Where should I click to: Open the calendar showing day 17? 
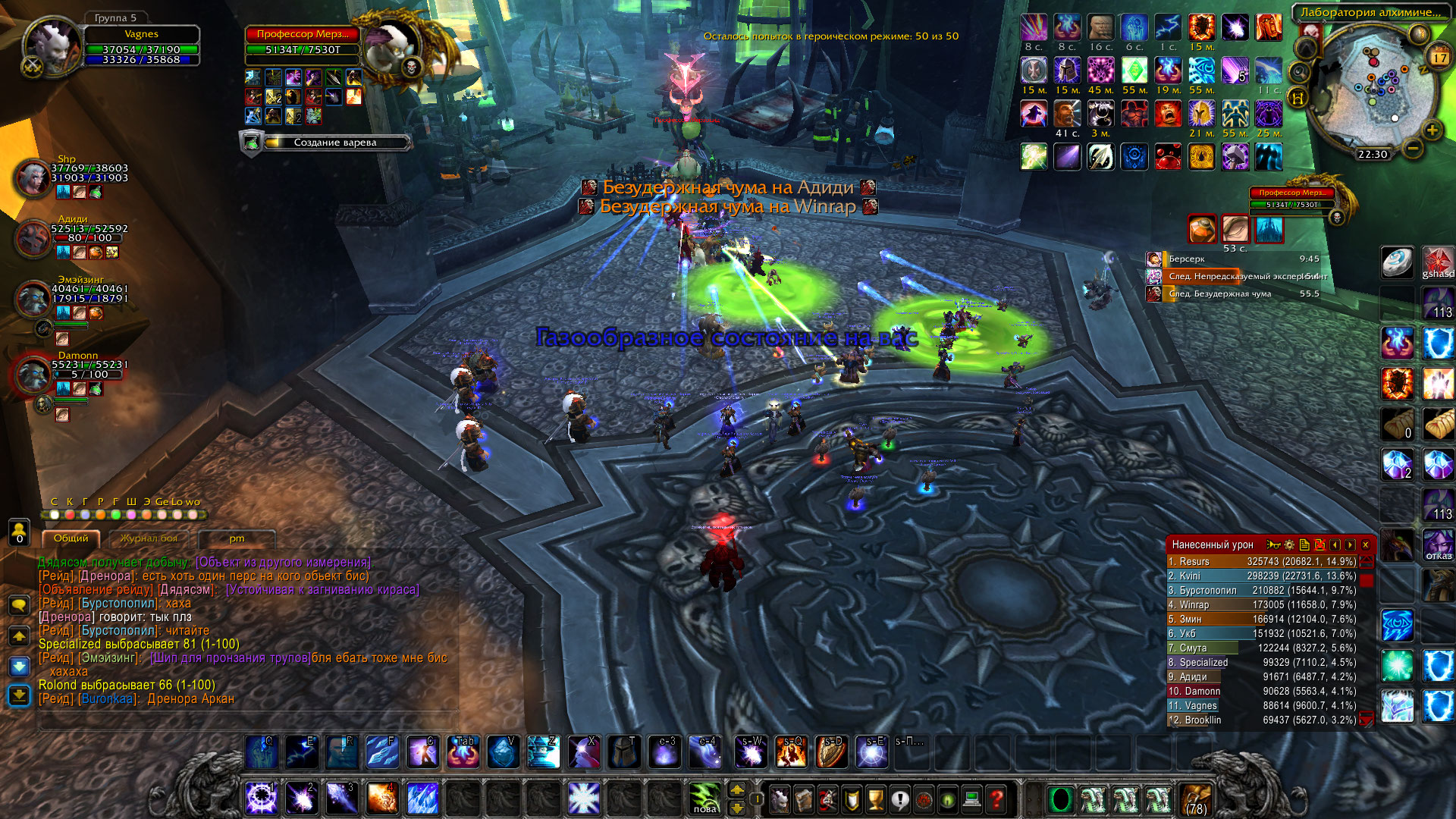[x=1439, y=58]
